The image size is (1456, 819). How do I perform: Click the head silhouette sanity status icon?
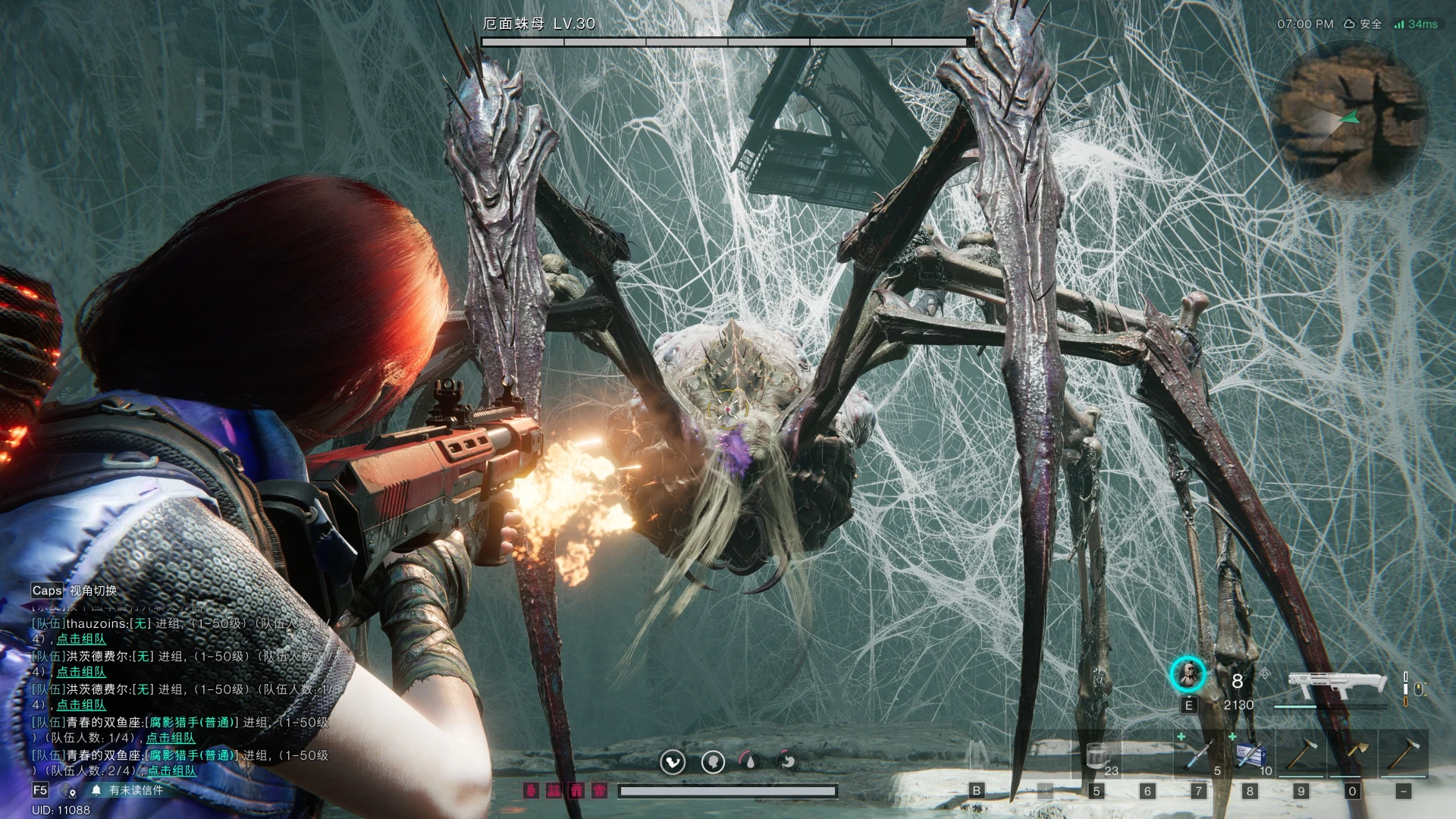712,761
